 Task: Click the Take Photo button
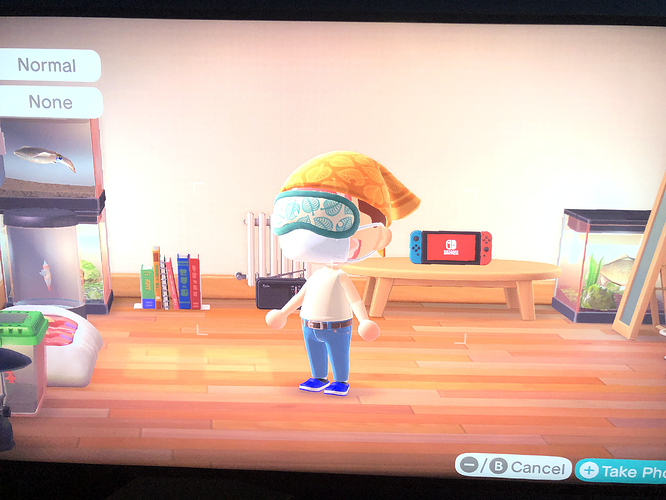coord(622,469)
